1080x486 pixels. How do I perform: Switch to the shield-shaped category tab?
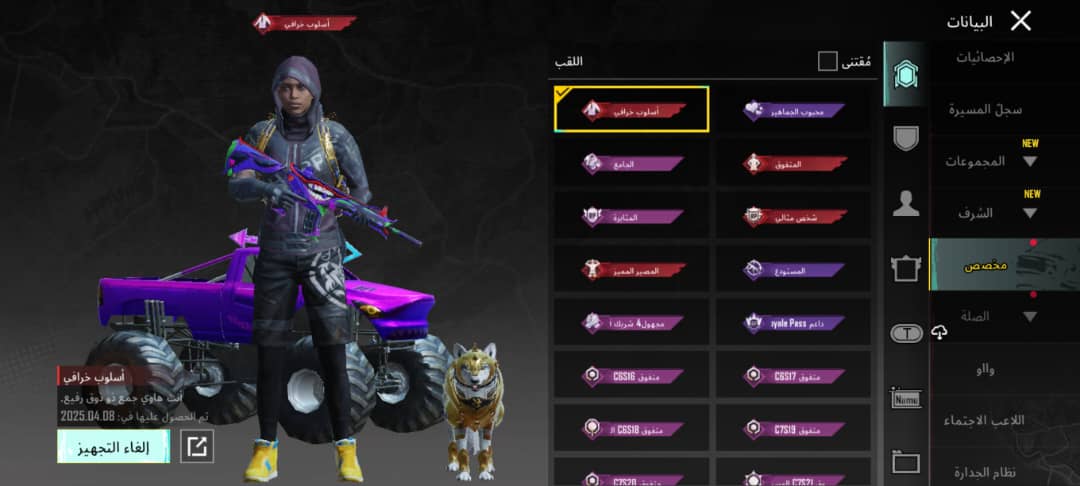click(906, 139)
